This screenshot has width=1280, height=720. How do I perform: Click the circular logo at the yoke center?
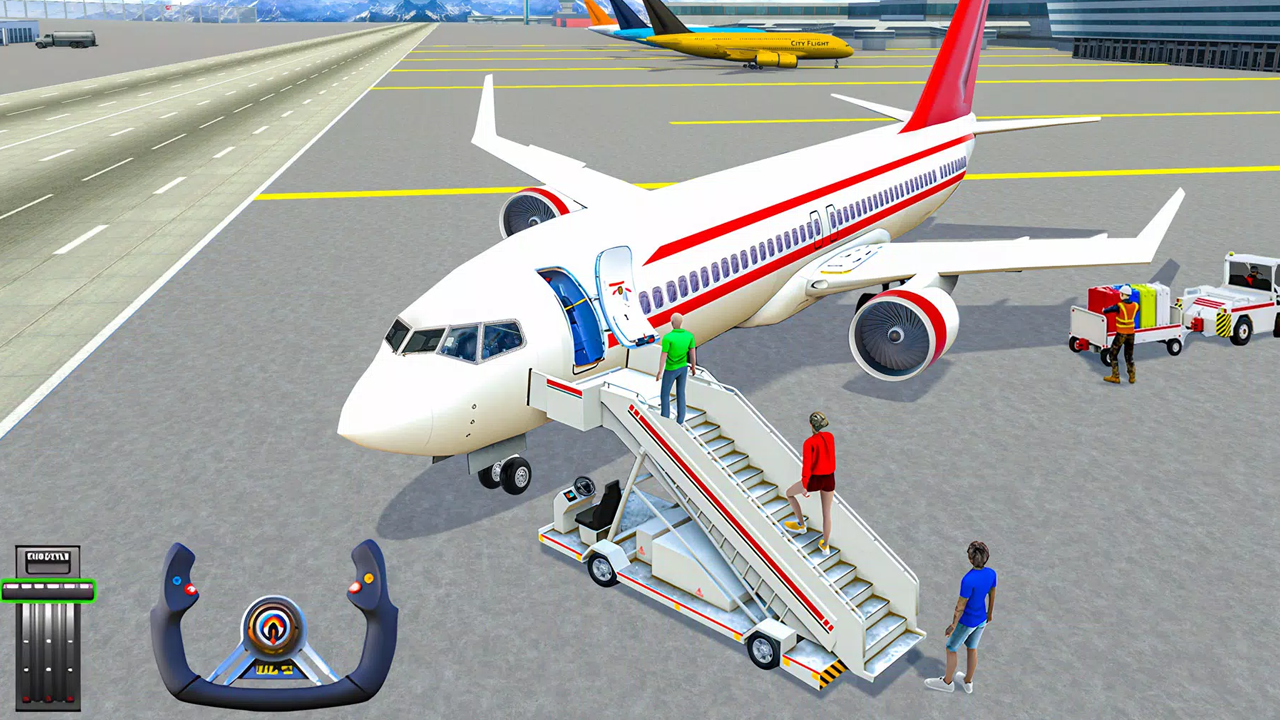pos(275,627)
